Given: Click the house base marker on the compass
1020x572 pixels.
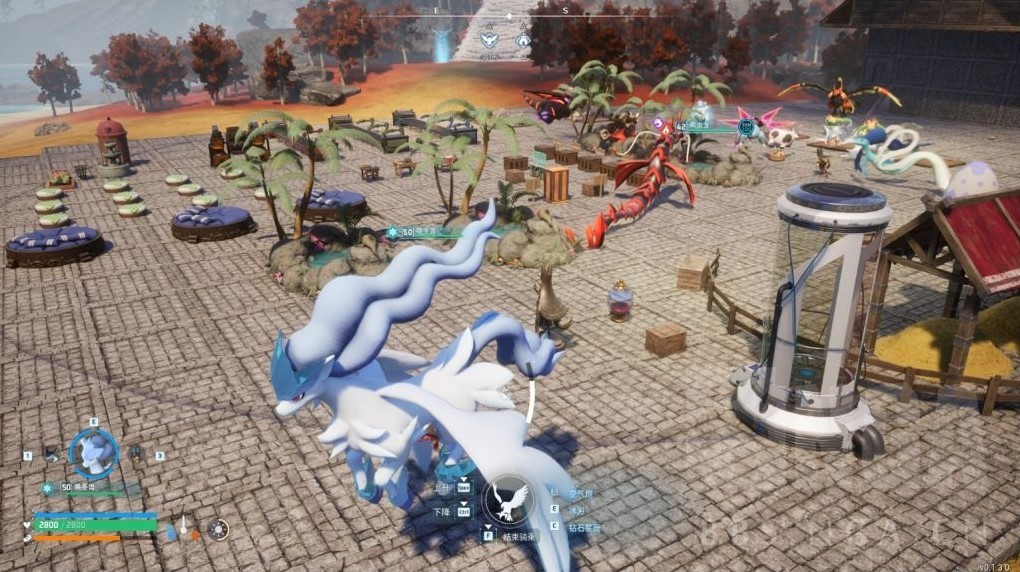Looking at the screenshot, I should click(523, 41).
